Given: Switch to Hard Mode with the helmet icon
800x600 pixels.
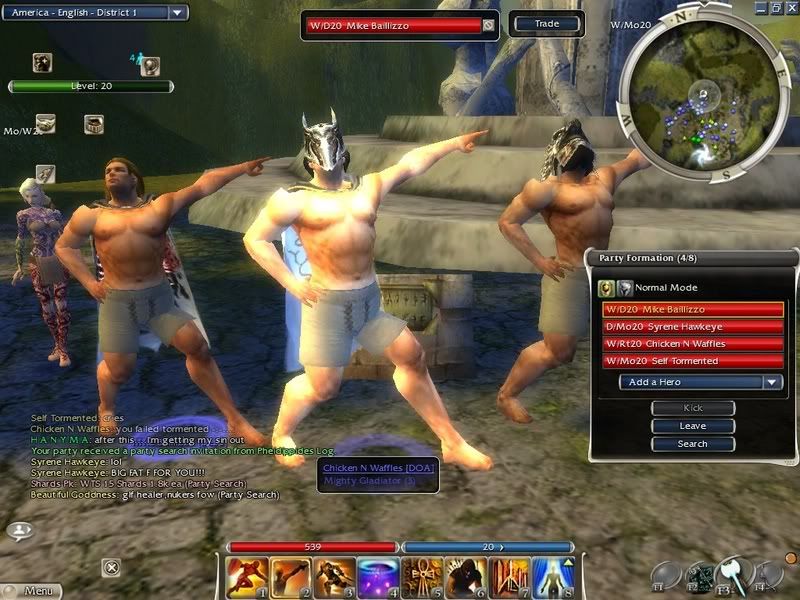Looking at the screenshot, I should tap(623, 288).
